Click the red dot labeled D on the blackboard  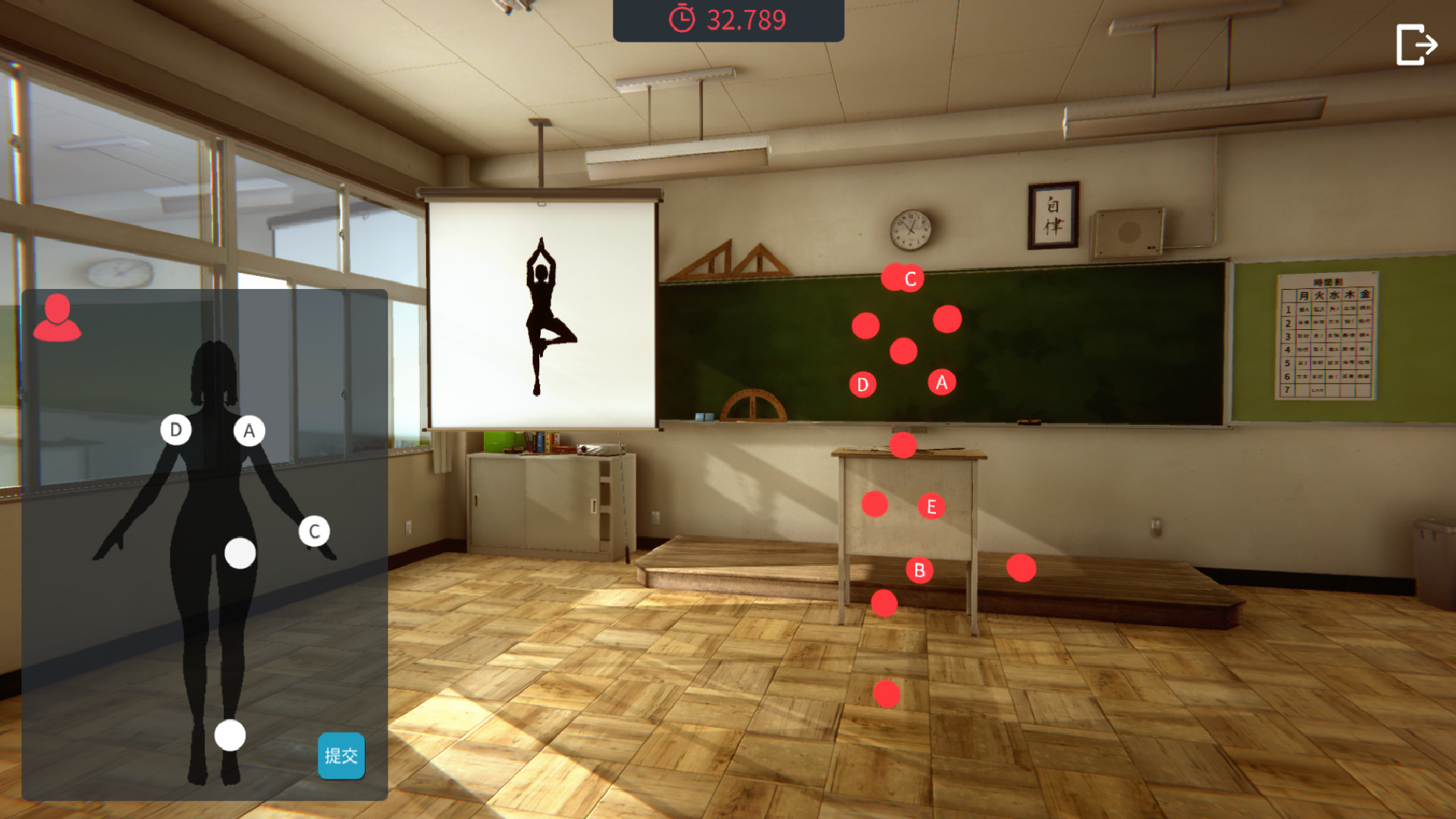tap(862, 384)
